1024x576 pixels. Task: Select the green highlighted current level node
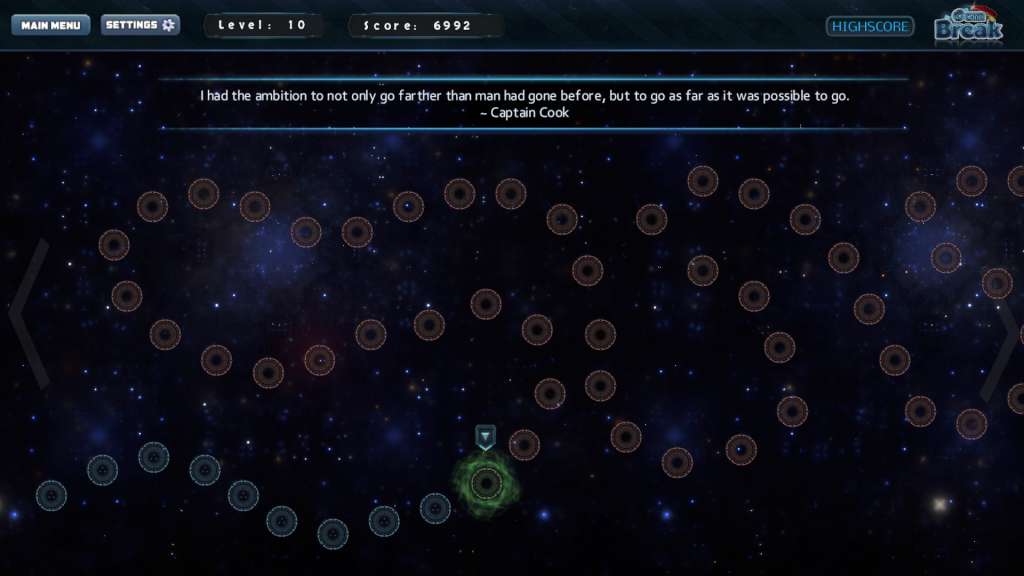click(x=486, y=484)
